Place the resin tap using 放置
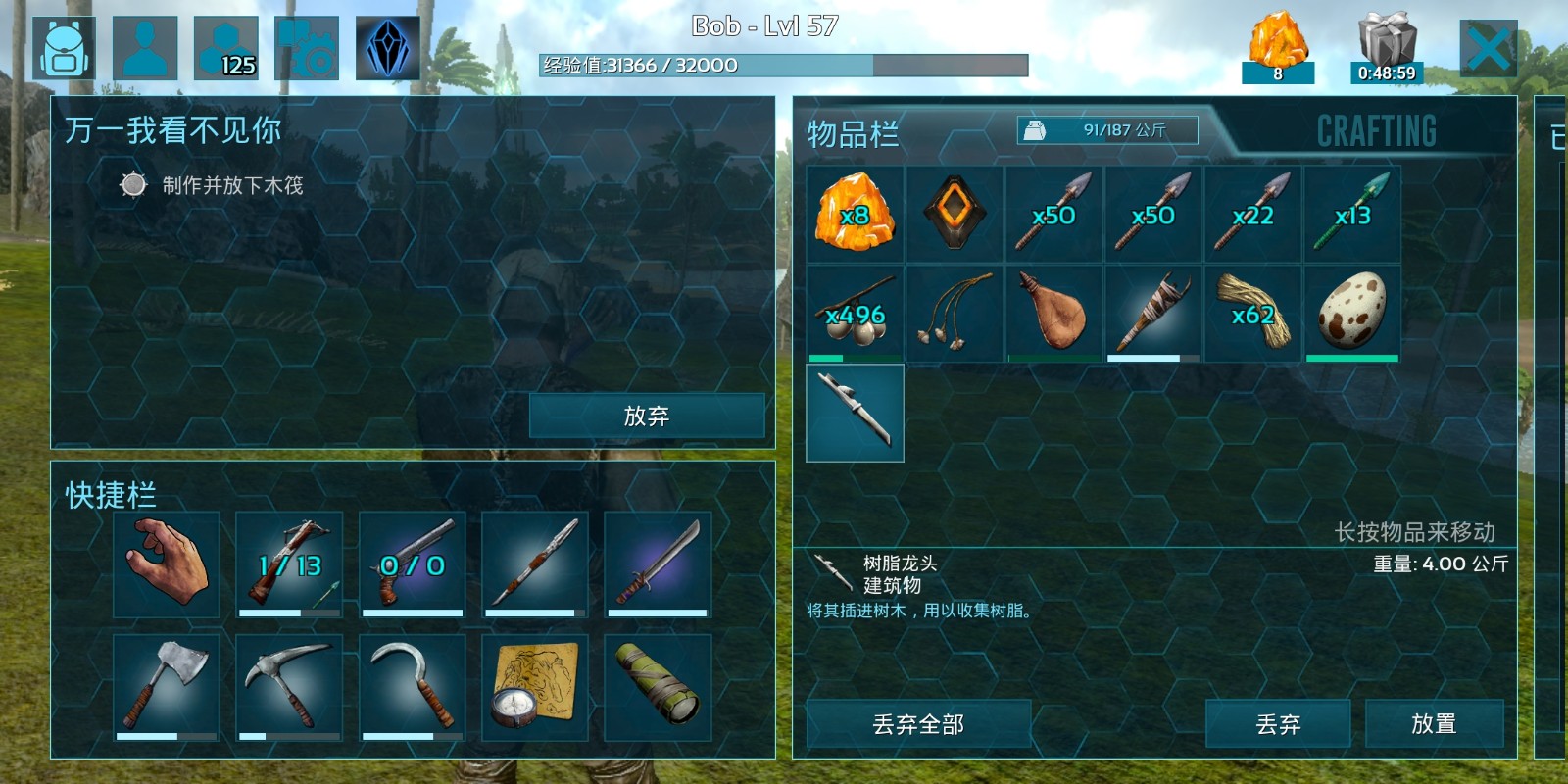Viewport: 1568px width, 784px height. (1434, 724)
